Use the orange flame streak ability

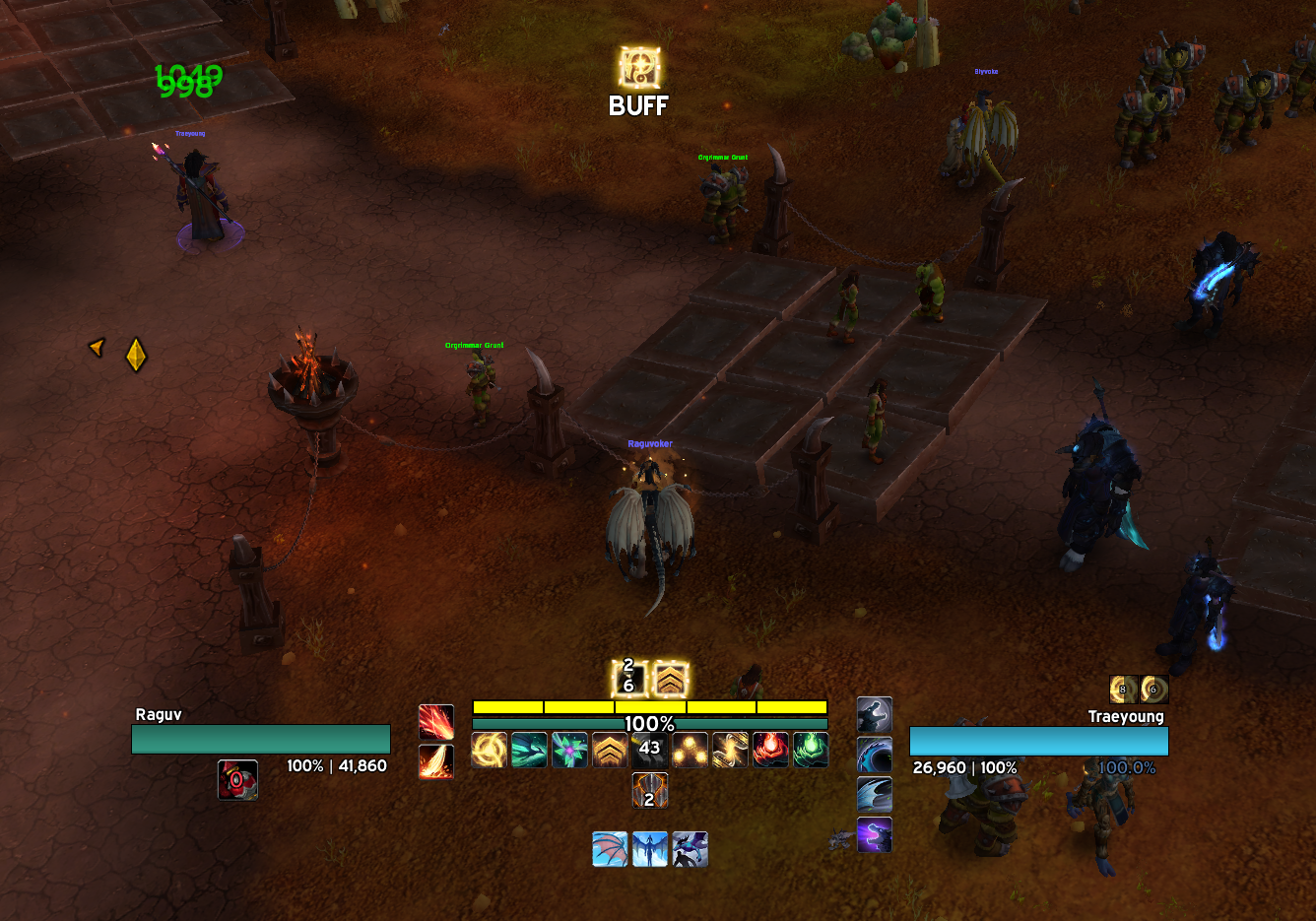(x=436, y=761)
